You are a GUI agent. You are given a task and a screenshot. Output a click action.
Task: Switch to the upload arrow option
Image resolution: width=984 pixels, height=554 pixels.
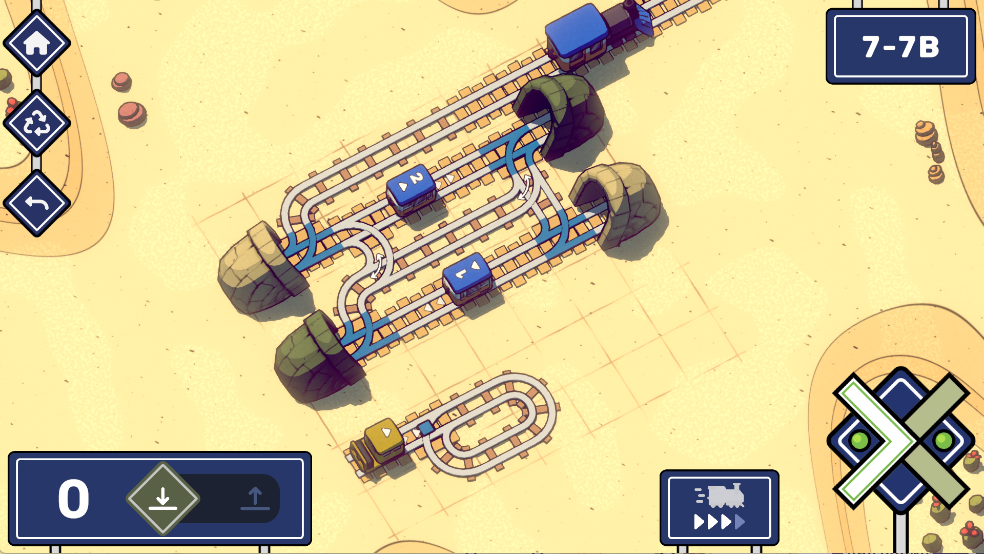(x=255, y=497)
